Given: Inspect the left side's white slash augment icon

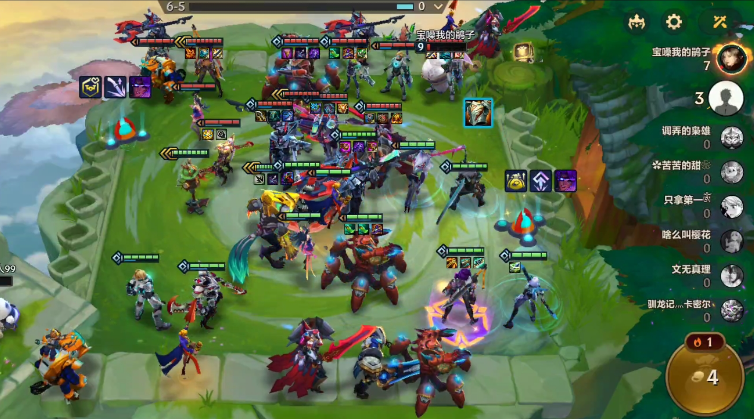Looking at the screenshot, I should click(x=116, y=87).
